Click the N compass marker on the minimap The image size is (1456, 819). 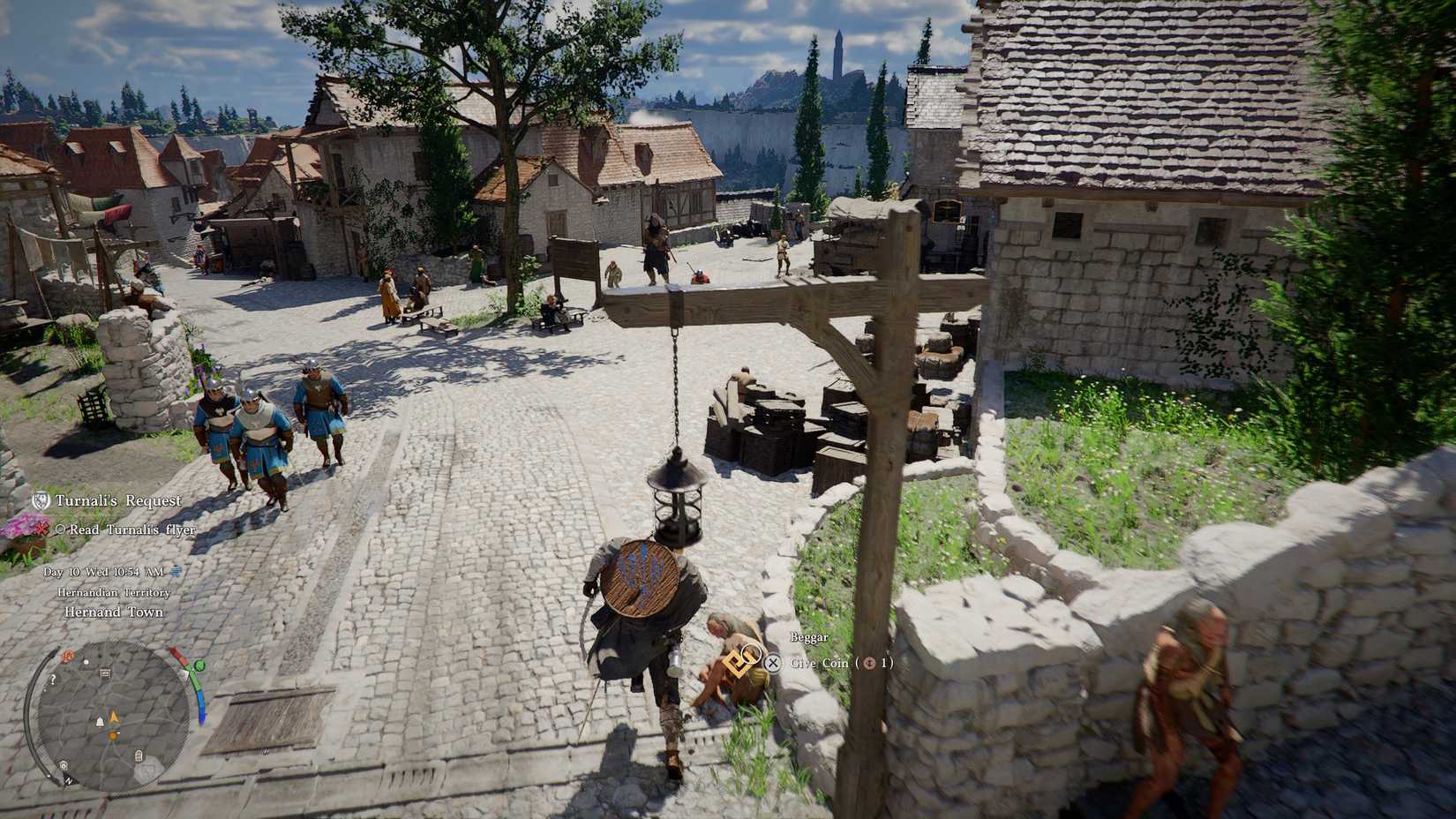tap(69, 781)
